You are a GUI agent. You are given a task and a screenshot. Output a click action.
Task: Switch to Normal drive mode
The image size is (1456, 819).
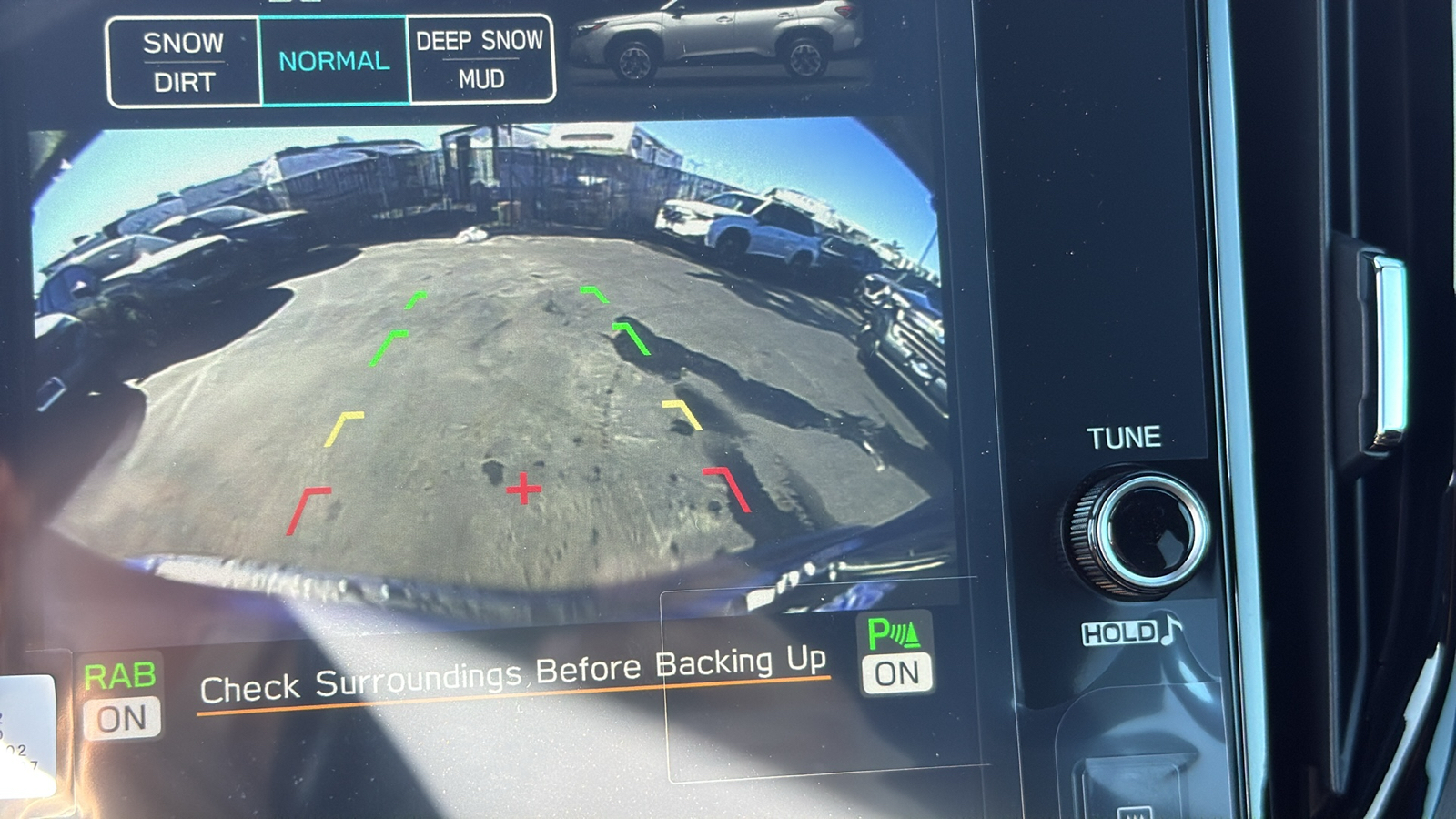[x=334, y=61]
